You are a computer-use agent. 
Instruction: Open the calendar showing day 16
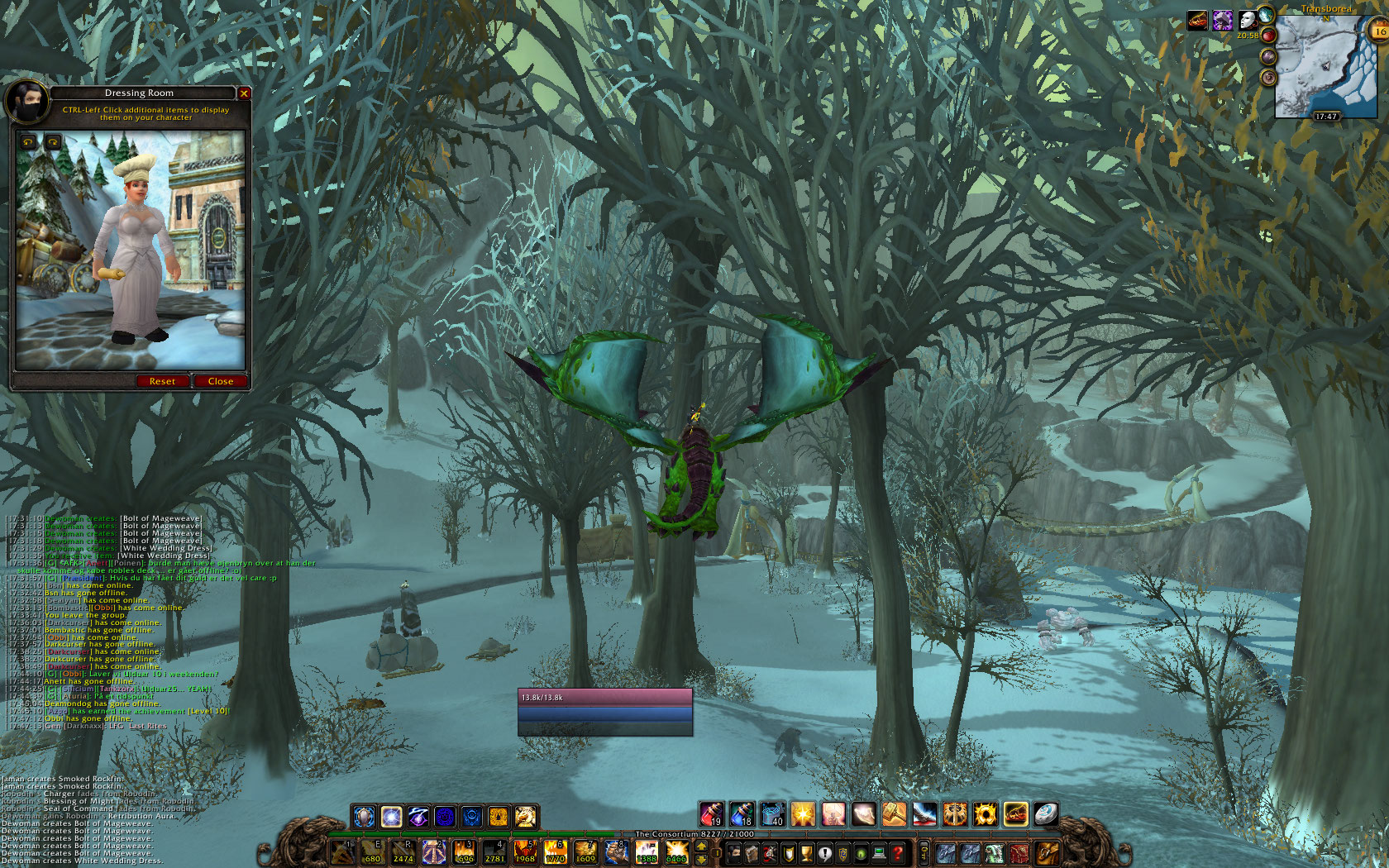click(x=1379, y=32)
